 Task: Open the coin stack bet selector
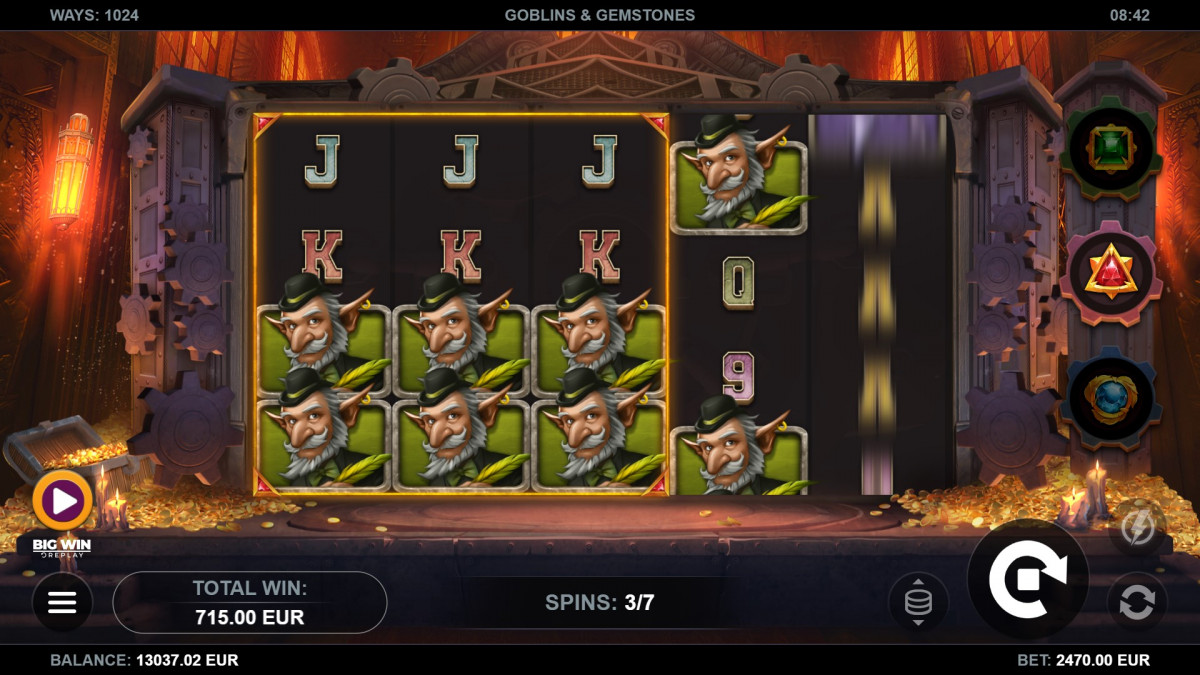[917, 602]
